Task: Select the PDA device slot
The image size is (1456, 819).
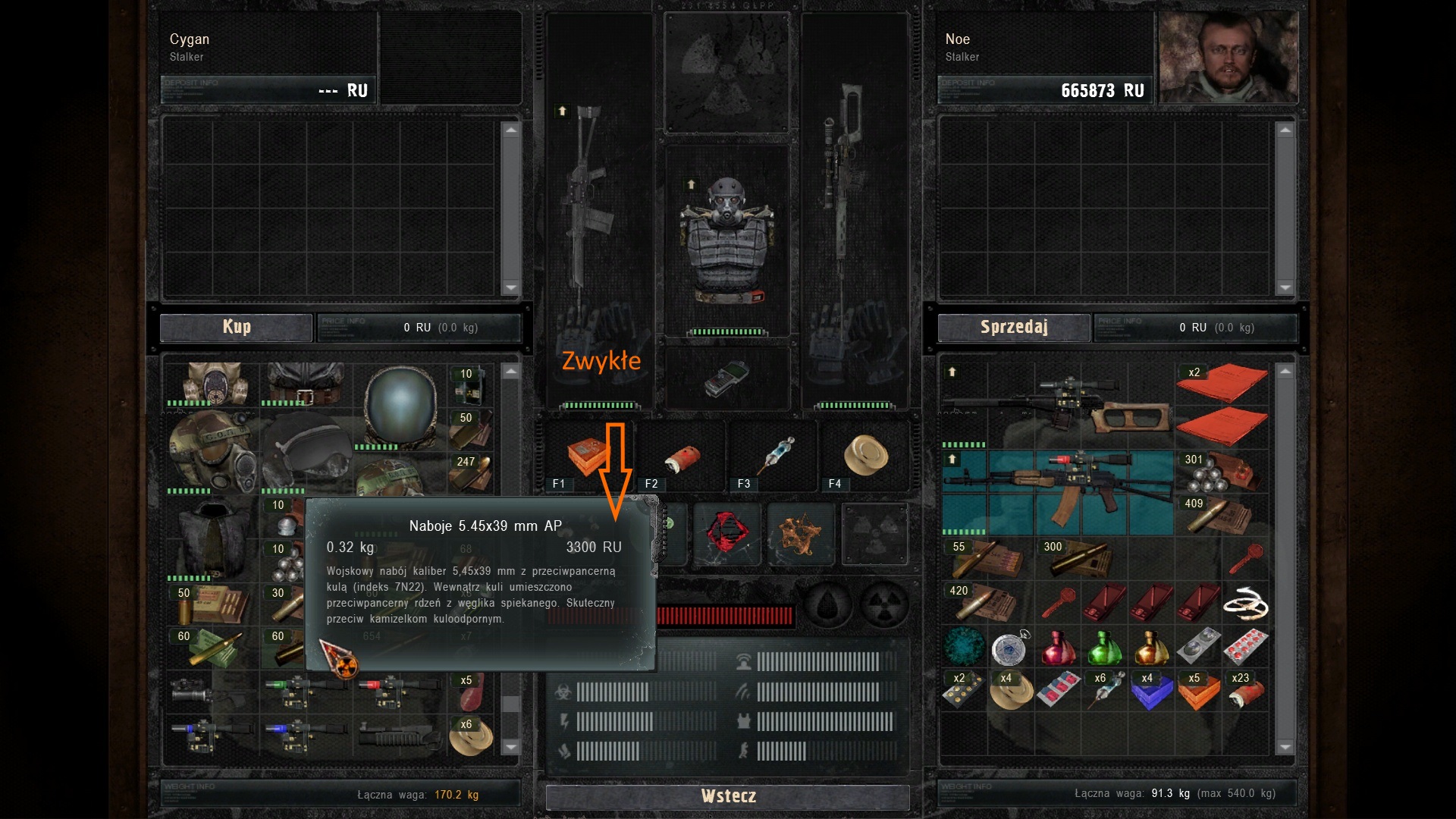Action: pos(726,378)
